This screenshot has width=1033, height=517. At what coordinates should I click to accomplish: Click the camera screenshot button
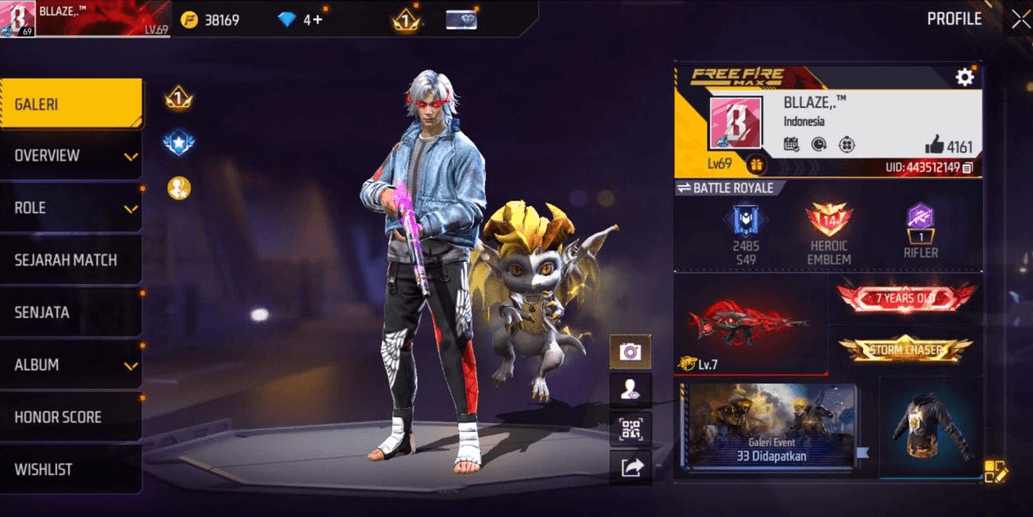[x=630, y=352]
